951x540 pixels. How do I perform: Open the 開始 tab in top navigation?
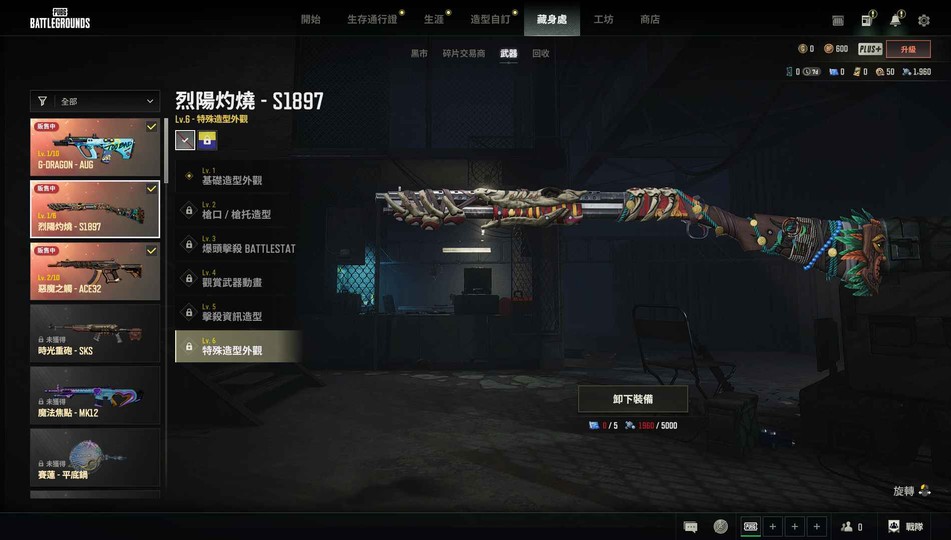311,20
